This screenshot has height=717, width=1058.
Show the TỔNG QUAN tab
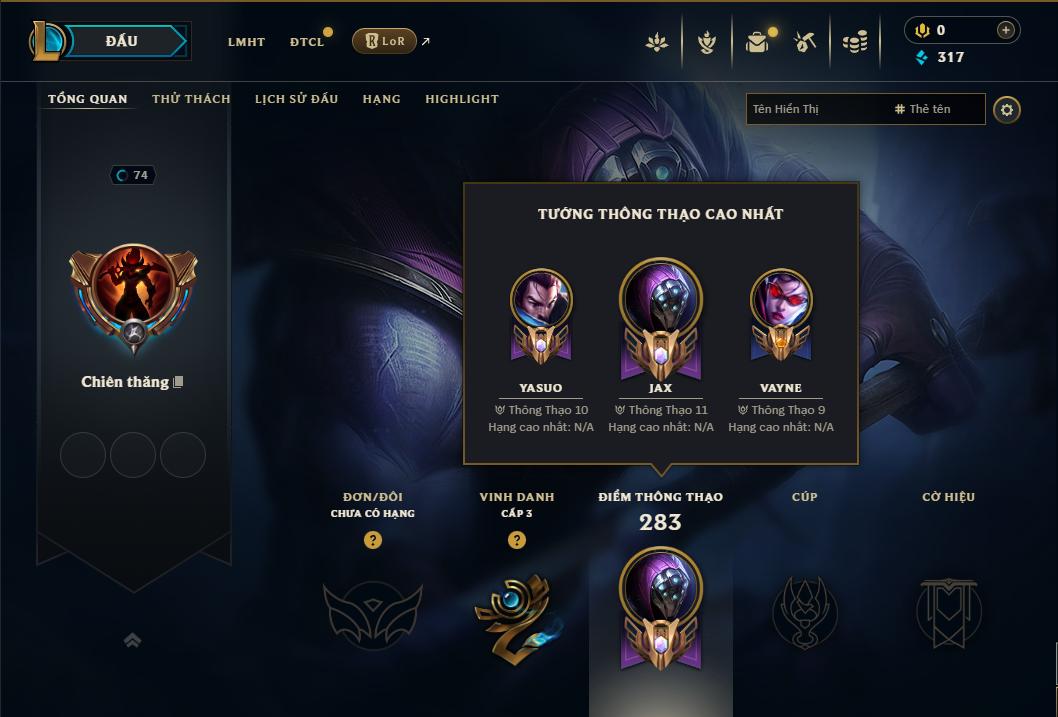[x=88, y=99]
